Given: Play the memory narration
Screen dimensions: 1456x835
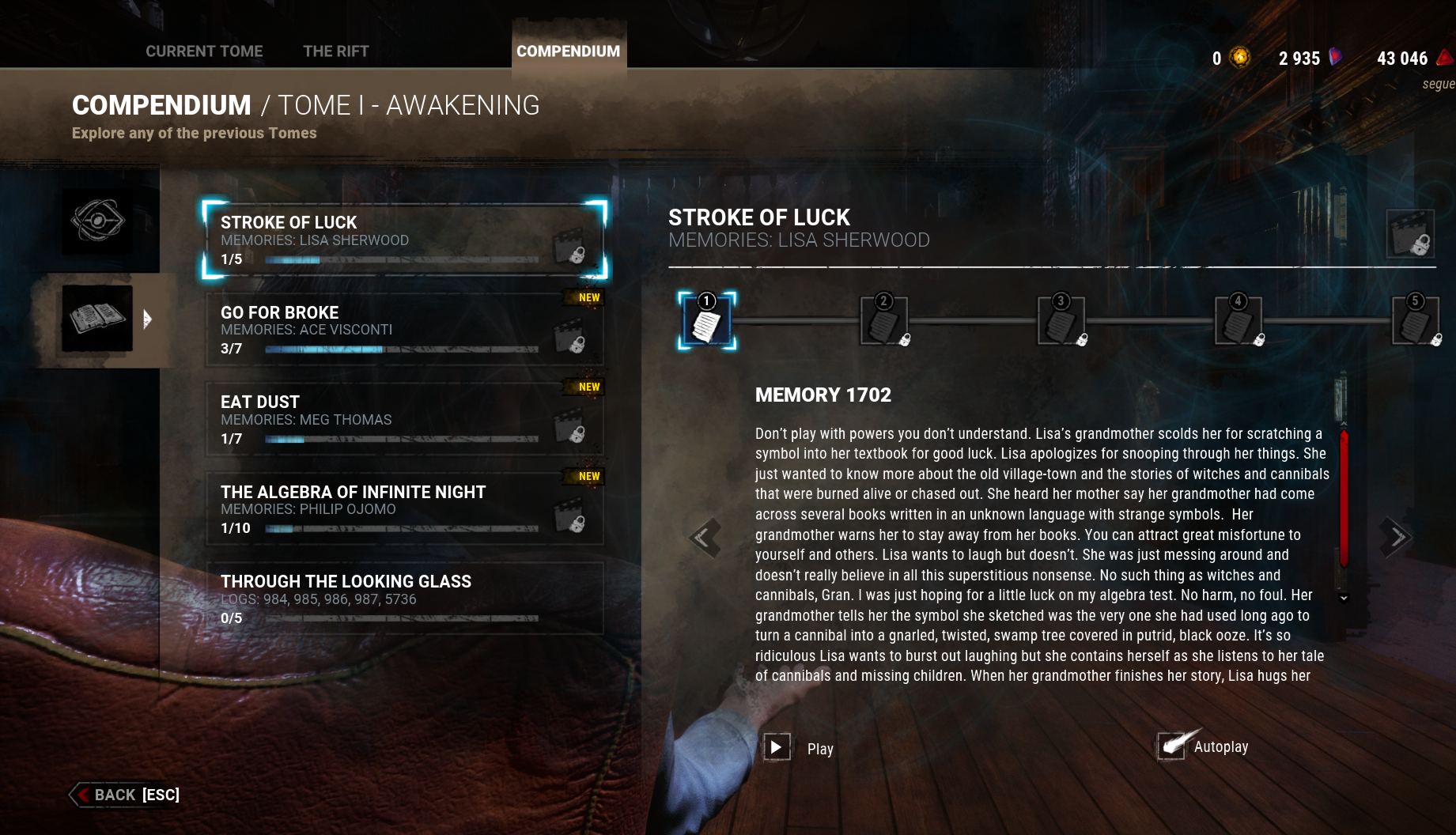Looking at the screenshot, I should point(777,747).
